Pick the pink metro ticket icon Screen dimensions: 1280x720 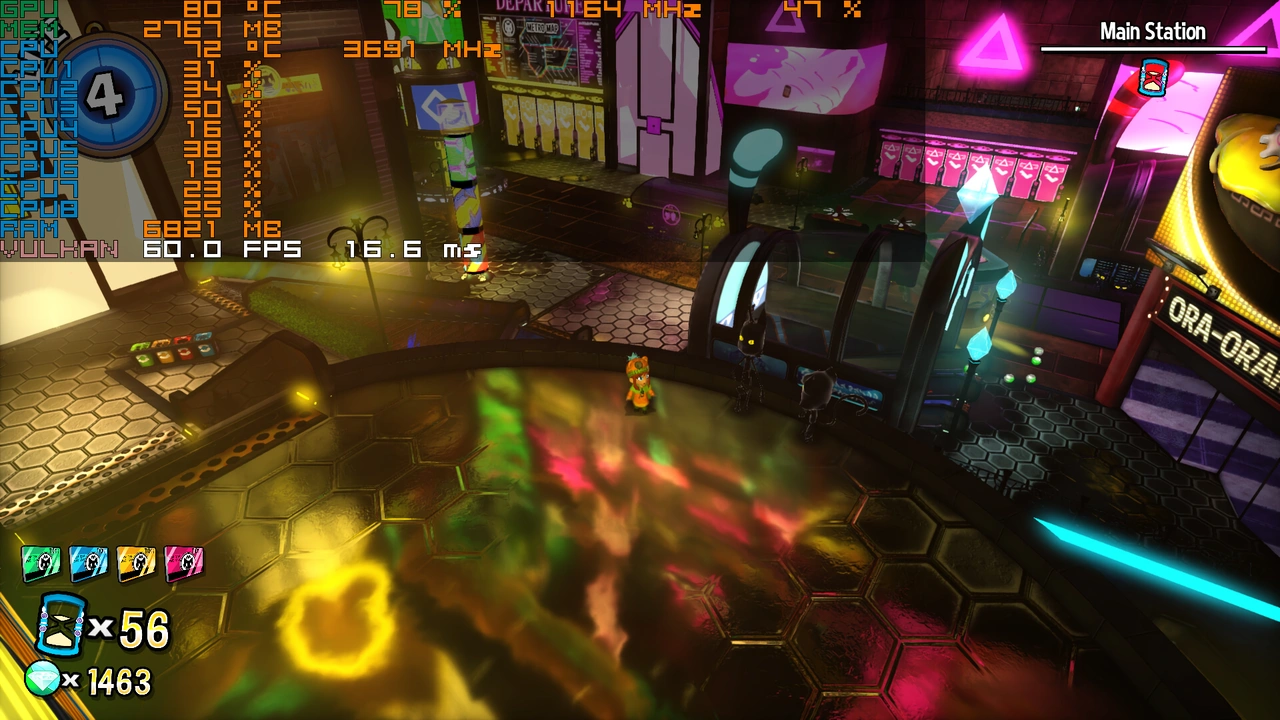click(x=184, y=564)
